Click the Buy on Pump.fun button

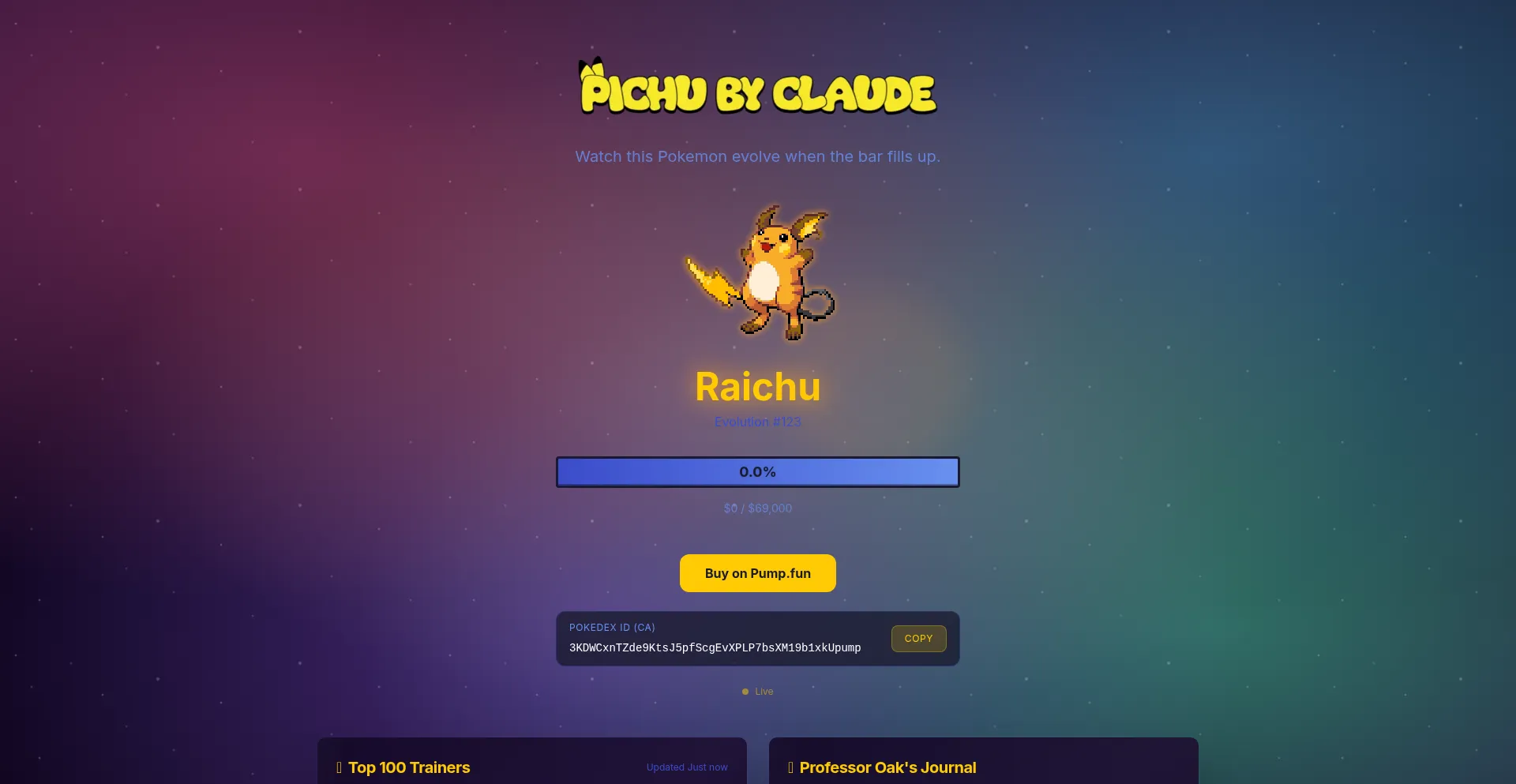point(757,572)
